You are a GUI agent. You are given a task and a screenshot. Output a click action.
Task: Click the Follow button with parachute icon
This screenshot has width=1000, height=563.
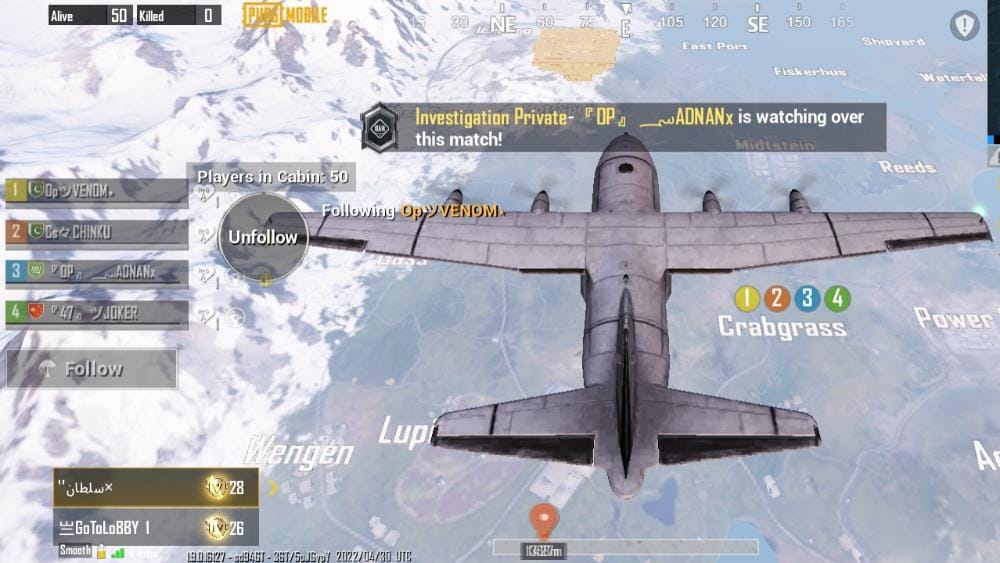tap(92, 369)
